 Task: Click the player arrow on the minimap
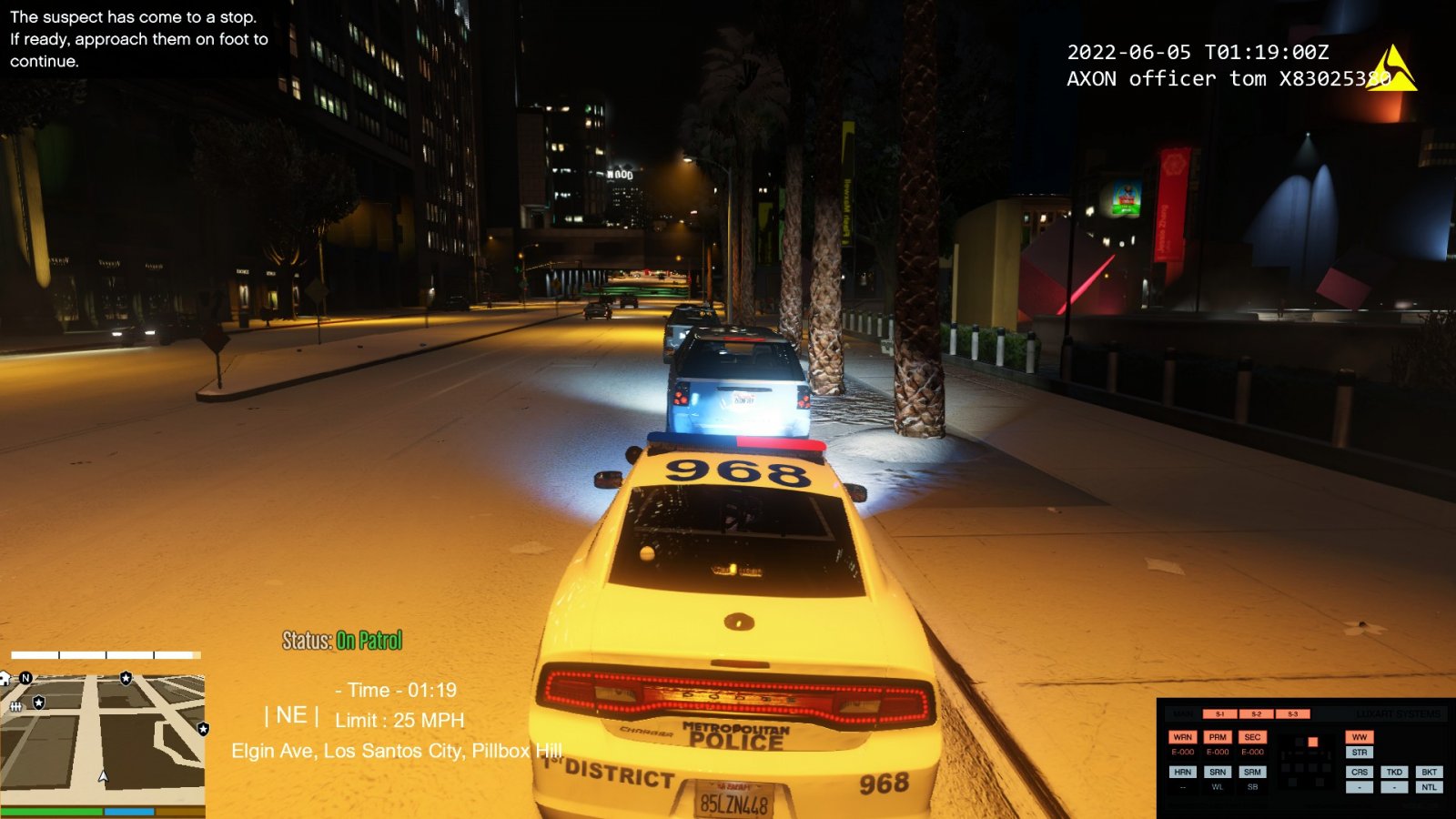point(103,776)
